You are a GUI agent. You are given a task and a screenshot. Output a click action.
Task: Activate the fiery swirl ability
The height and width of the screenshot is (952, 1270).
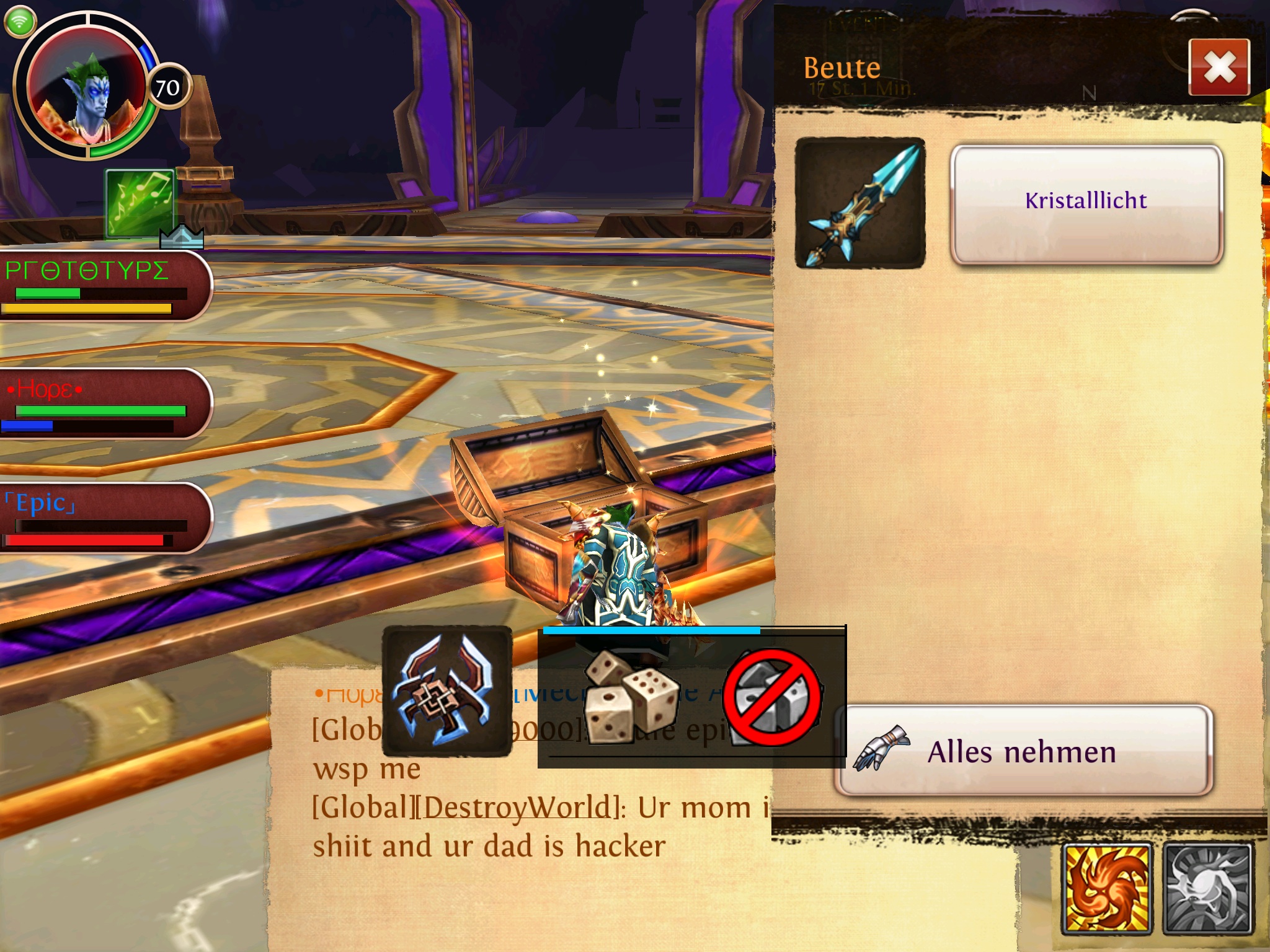1107,888
